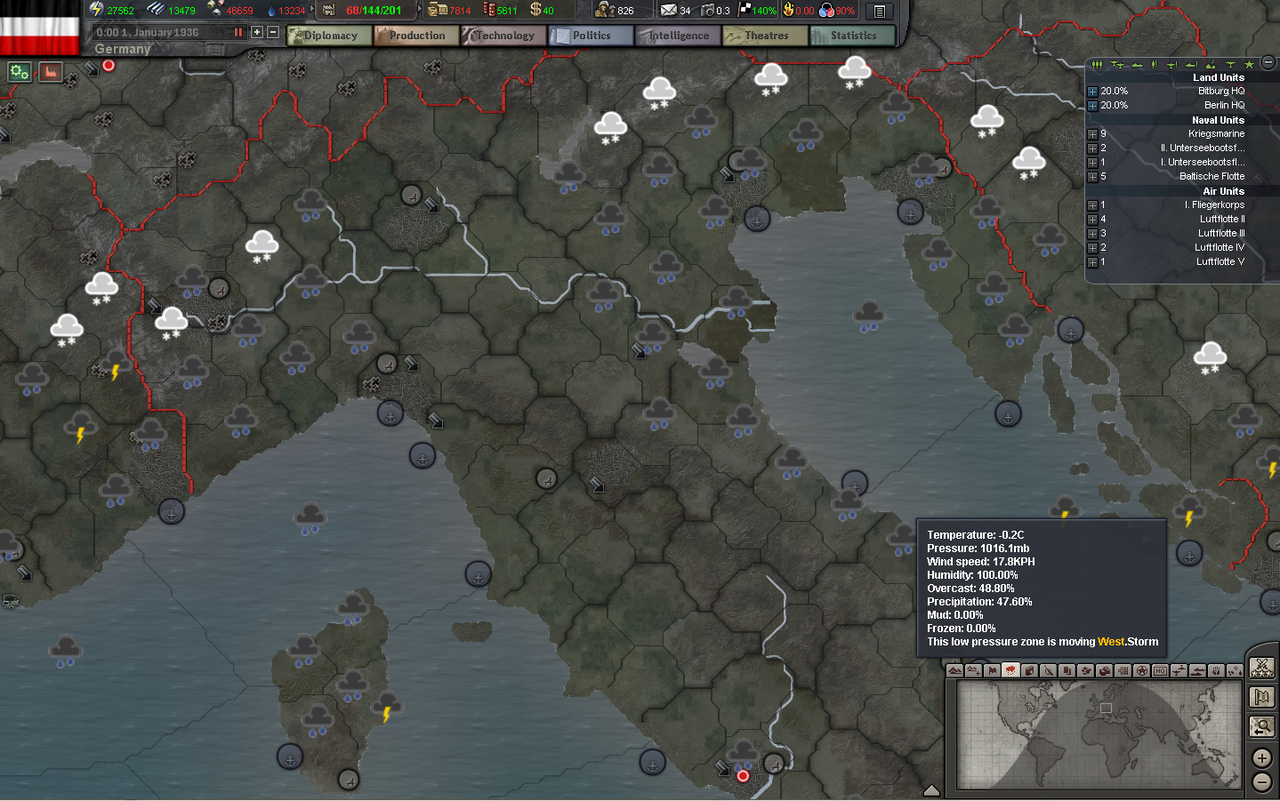This screenshot has height=801, width=1280.
Task: Pause the game with the pause button
Action: (238, 31)
